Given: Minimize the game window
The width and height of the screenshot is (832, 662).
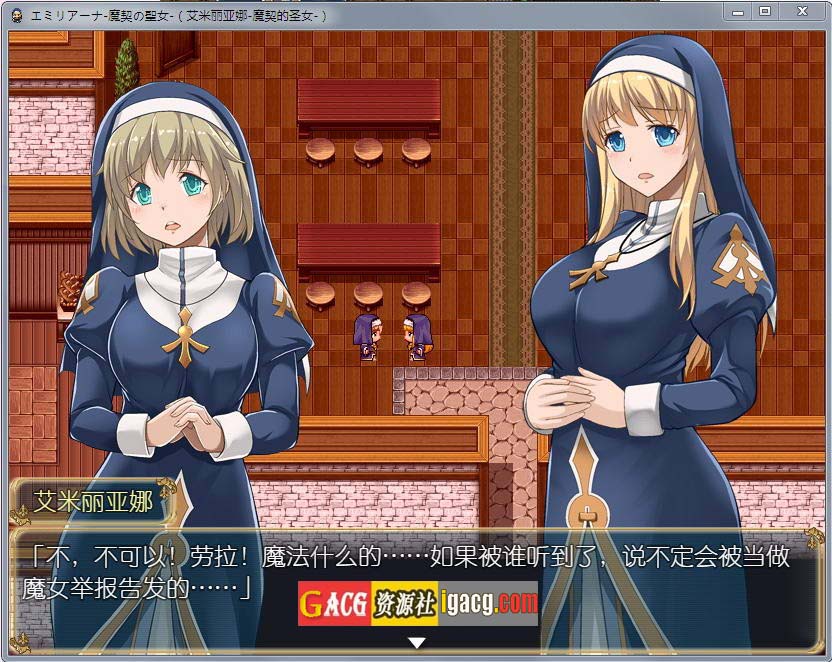Looking at the screenshot, I should pos(738,11).
